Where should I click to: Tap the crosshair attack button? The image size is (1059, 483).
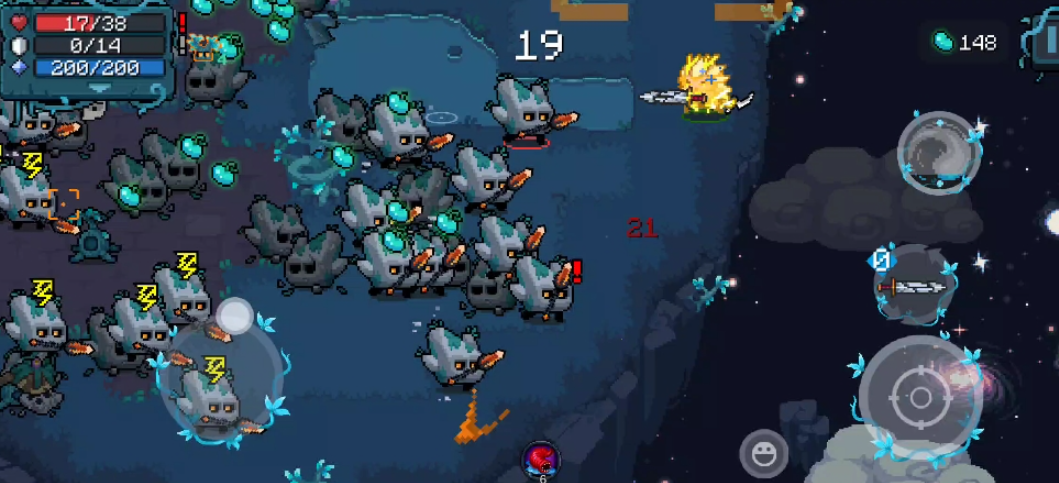click(x=920, y=397)
